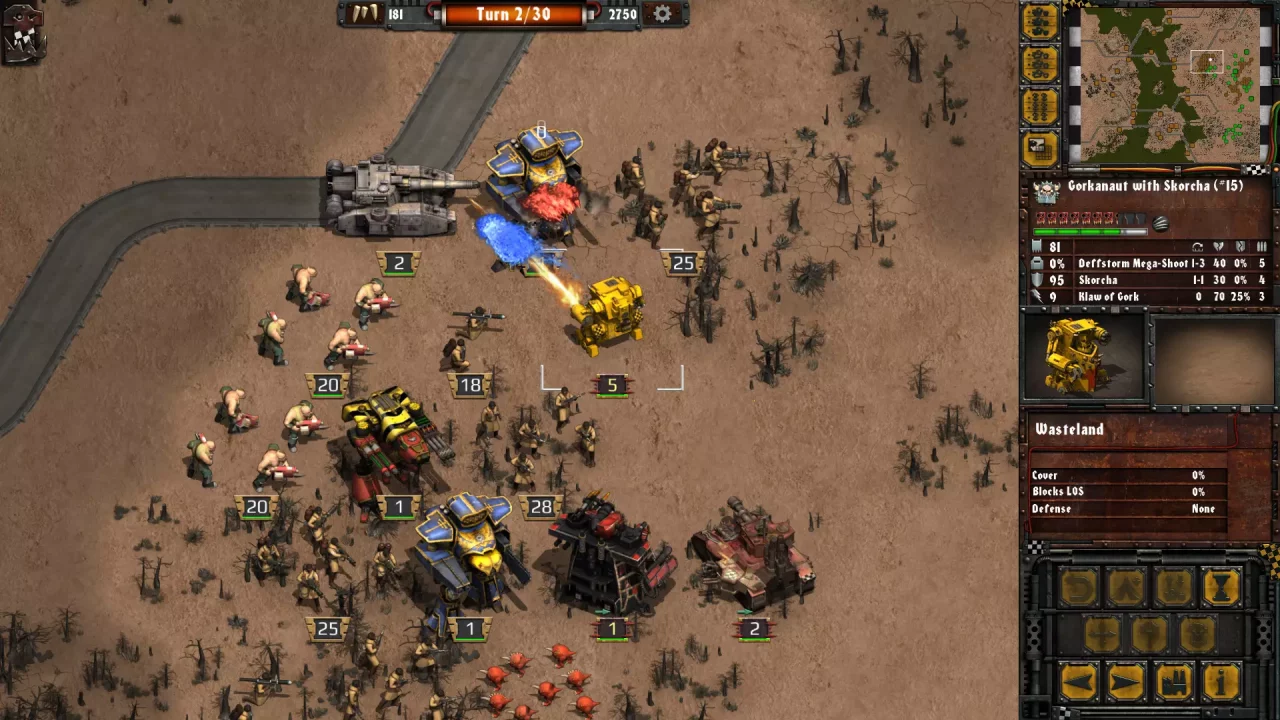This screenshot has height=720, width=1280.
Task: Open the game settings gear
Action: (660, 14)
